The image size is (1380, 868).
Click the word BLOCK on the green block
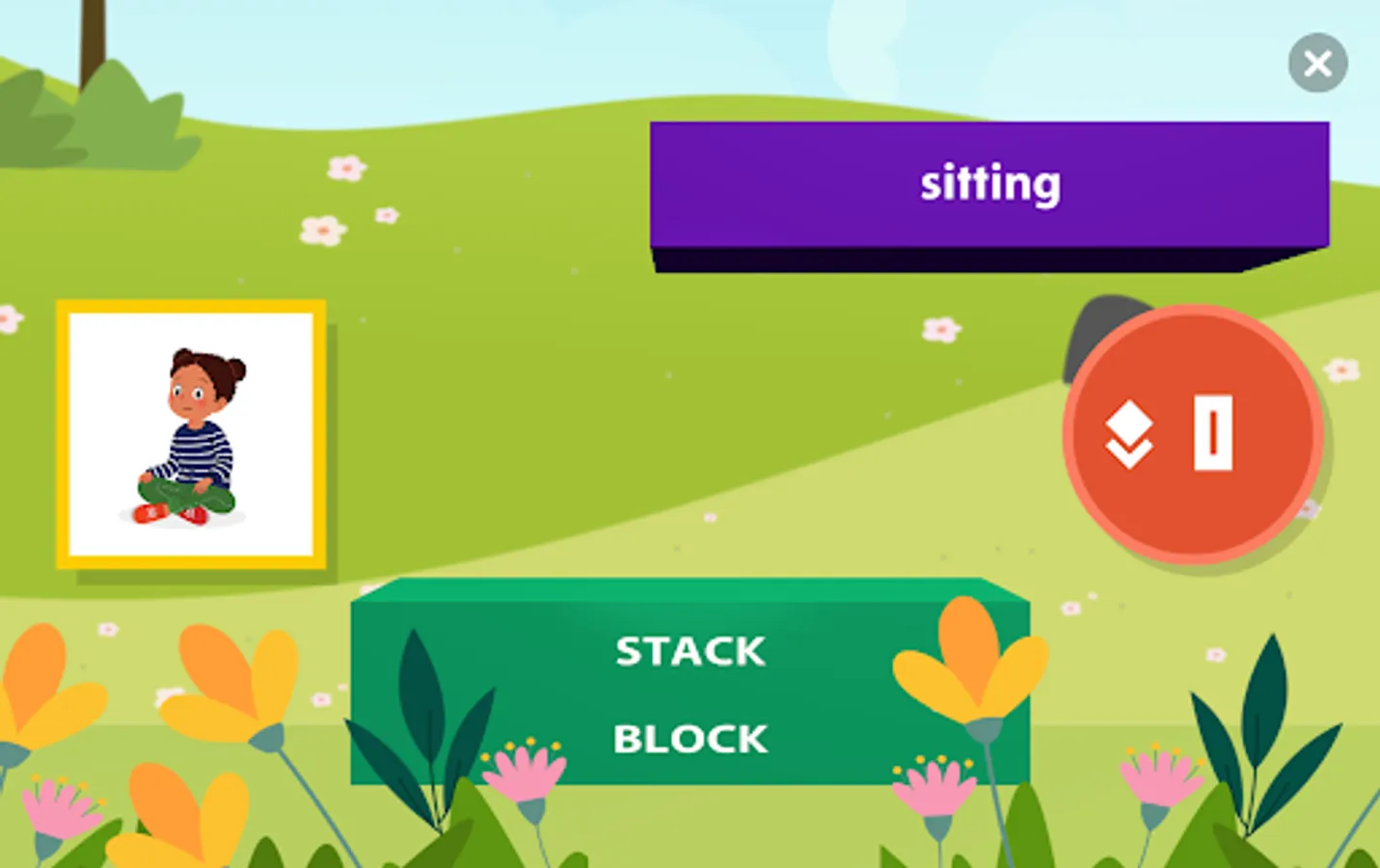click(x=690, y=738)
